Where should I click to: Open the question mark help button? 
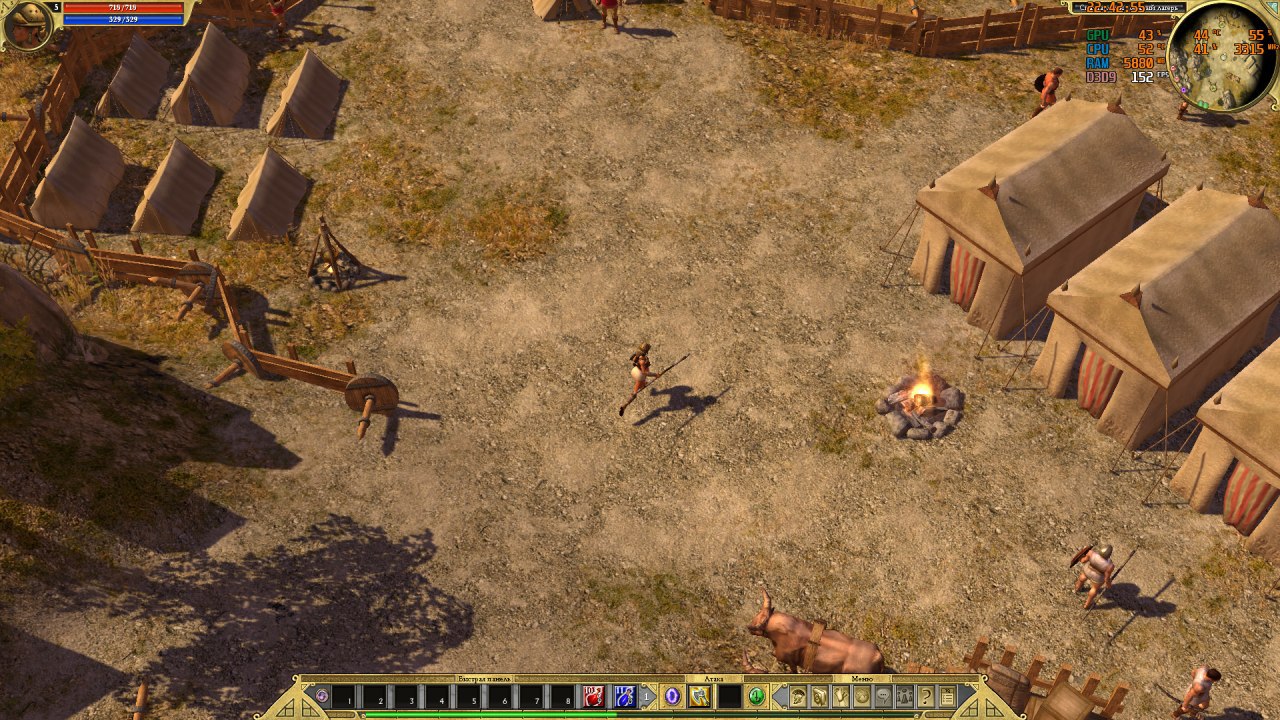[x=926, y=696]
